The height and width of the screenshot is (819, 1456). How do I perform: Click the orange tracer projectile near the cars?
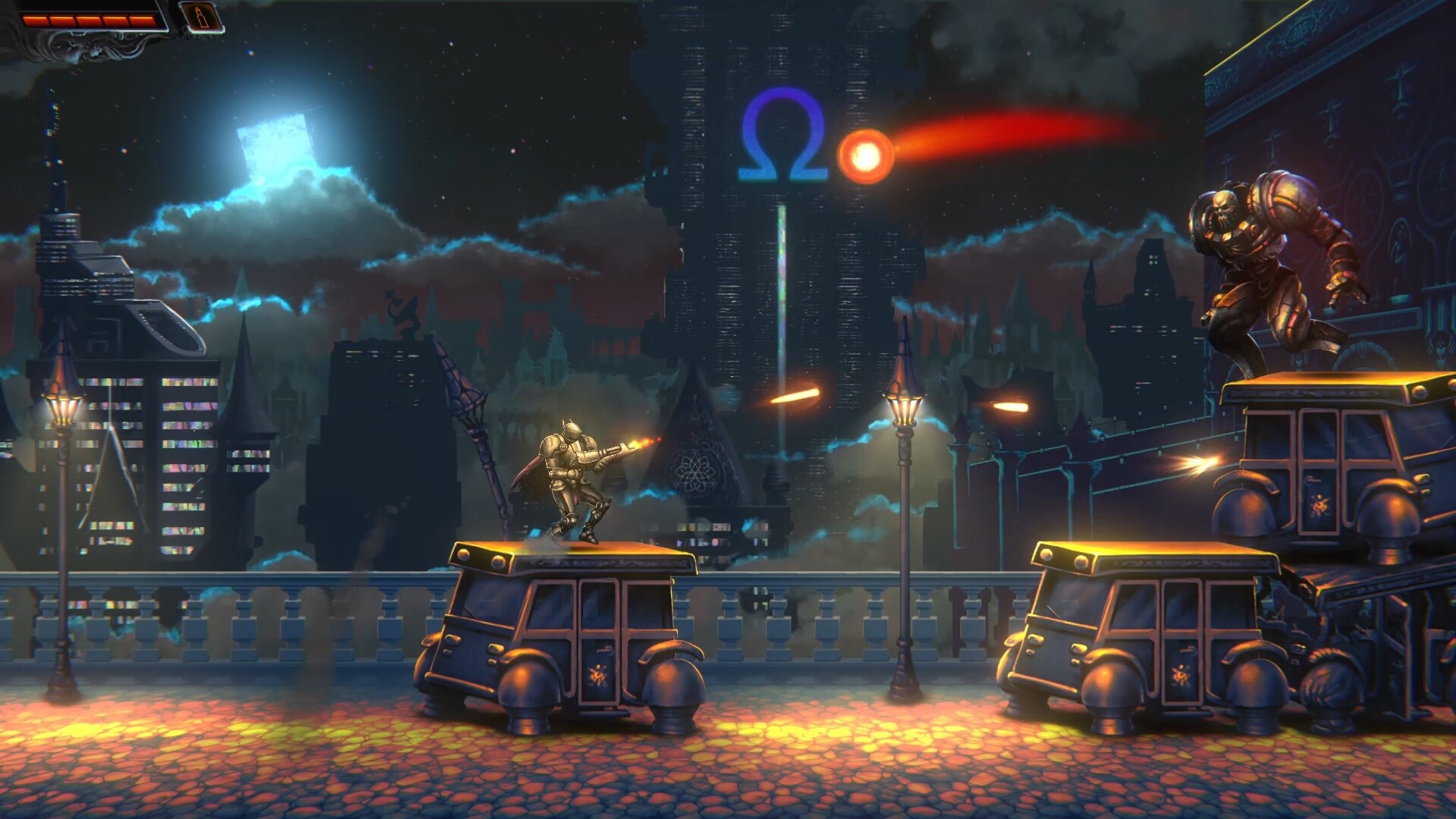pyautogui.click(x=1206, y=460)
